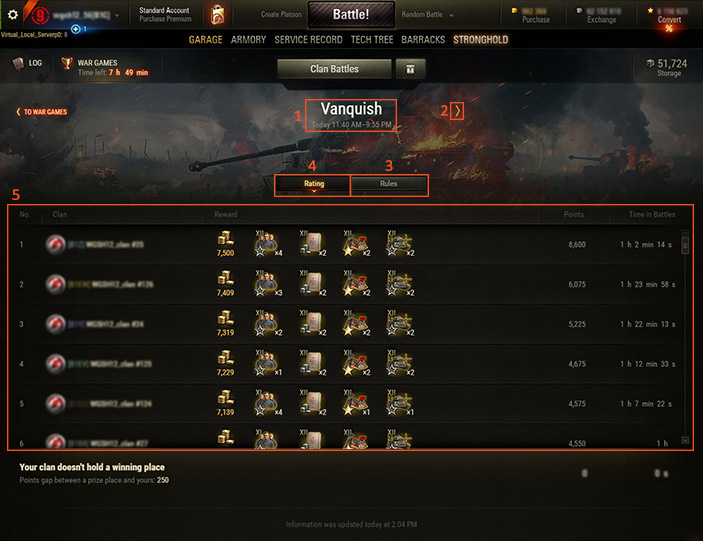Click the Clan Battles button
The width and height of the screenshot is (703, 541).
coord(334,68)
